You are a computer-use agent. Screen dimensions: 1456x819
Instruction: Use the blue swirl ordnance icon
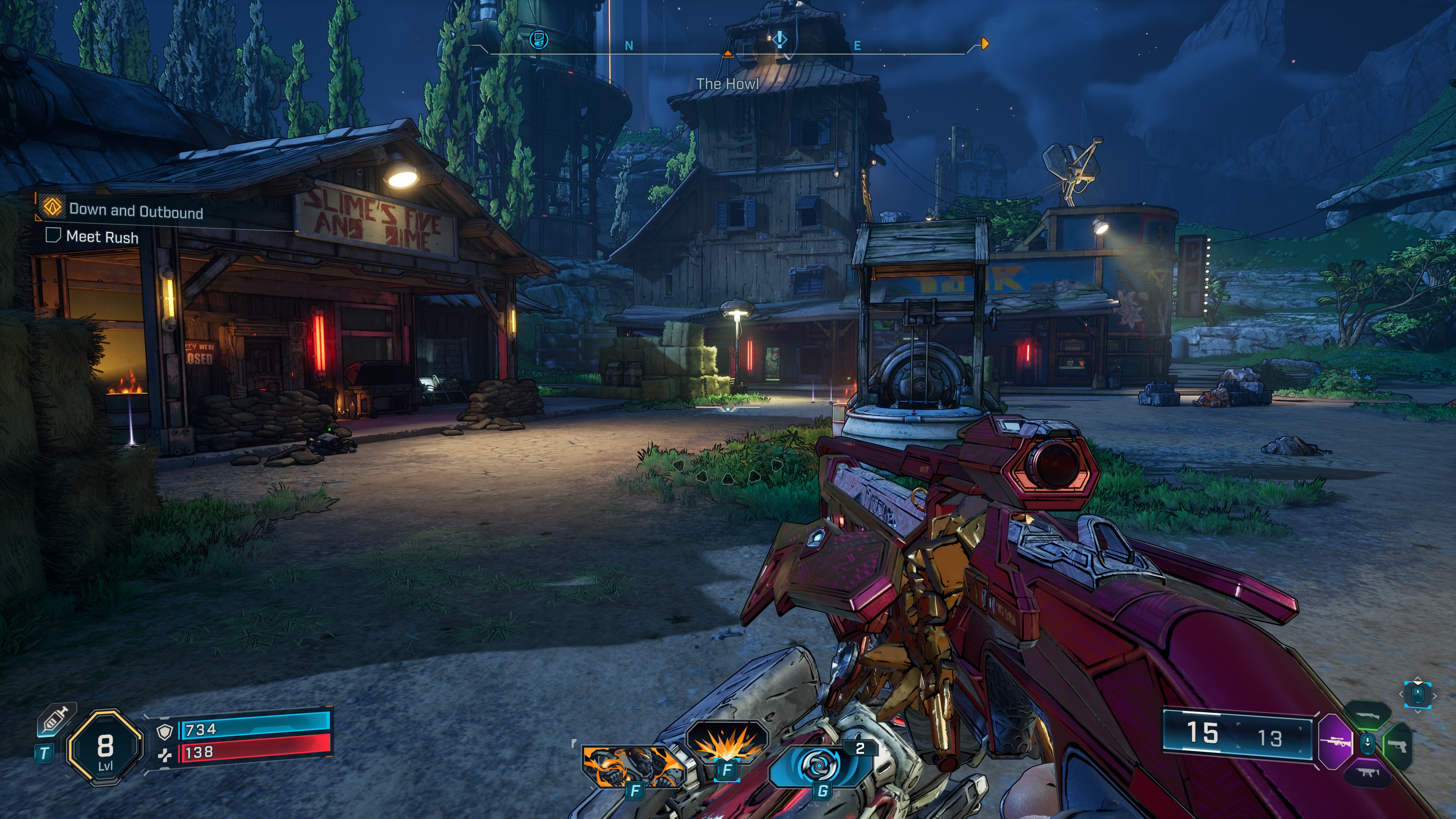coord(819,766)
